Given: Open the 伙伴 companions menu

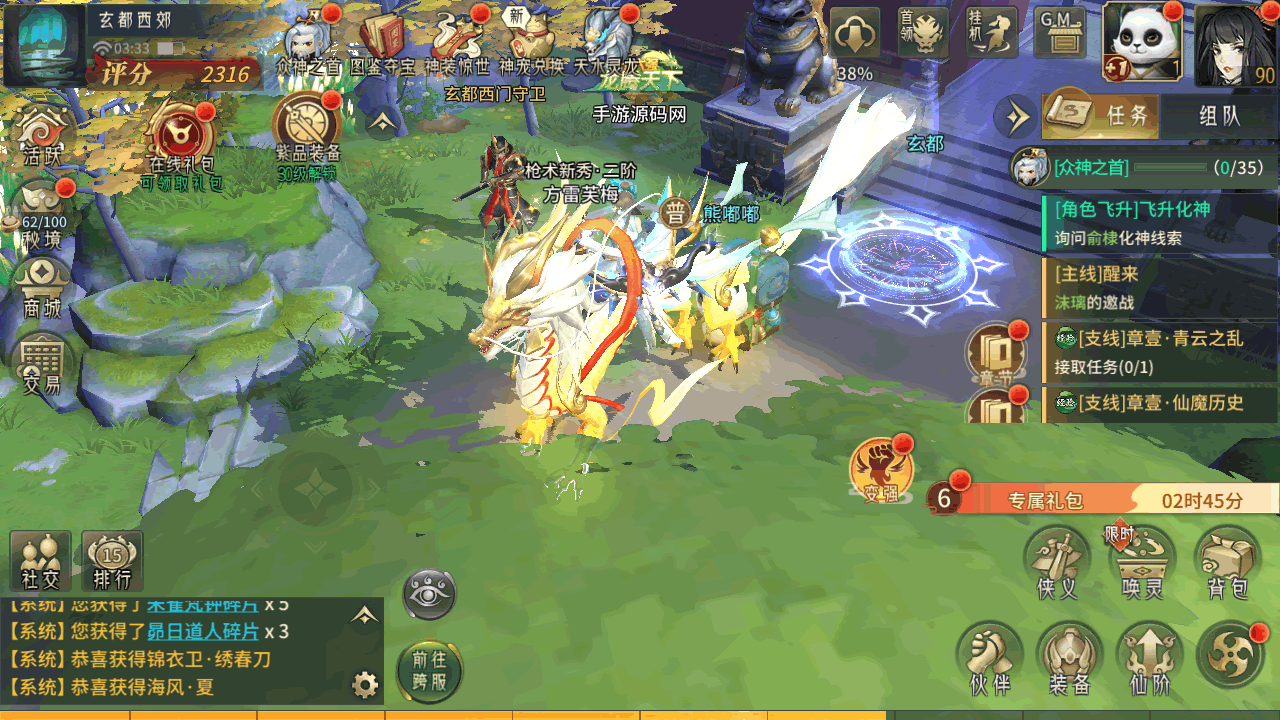Looking at the screenshot, I should [x=989, y=658].
